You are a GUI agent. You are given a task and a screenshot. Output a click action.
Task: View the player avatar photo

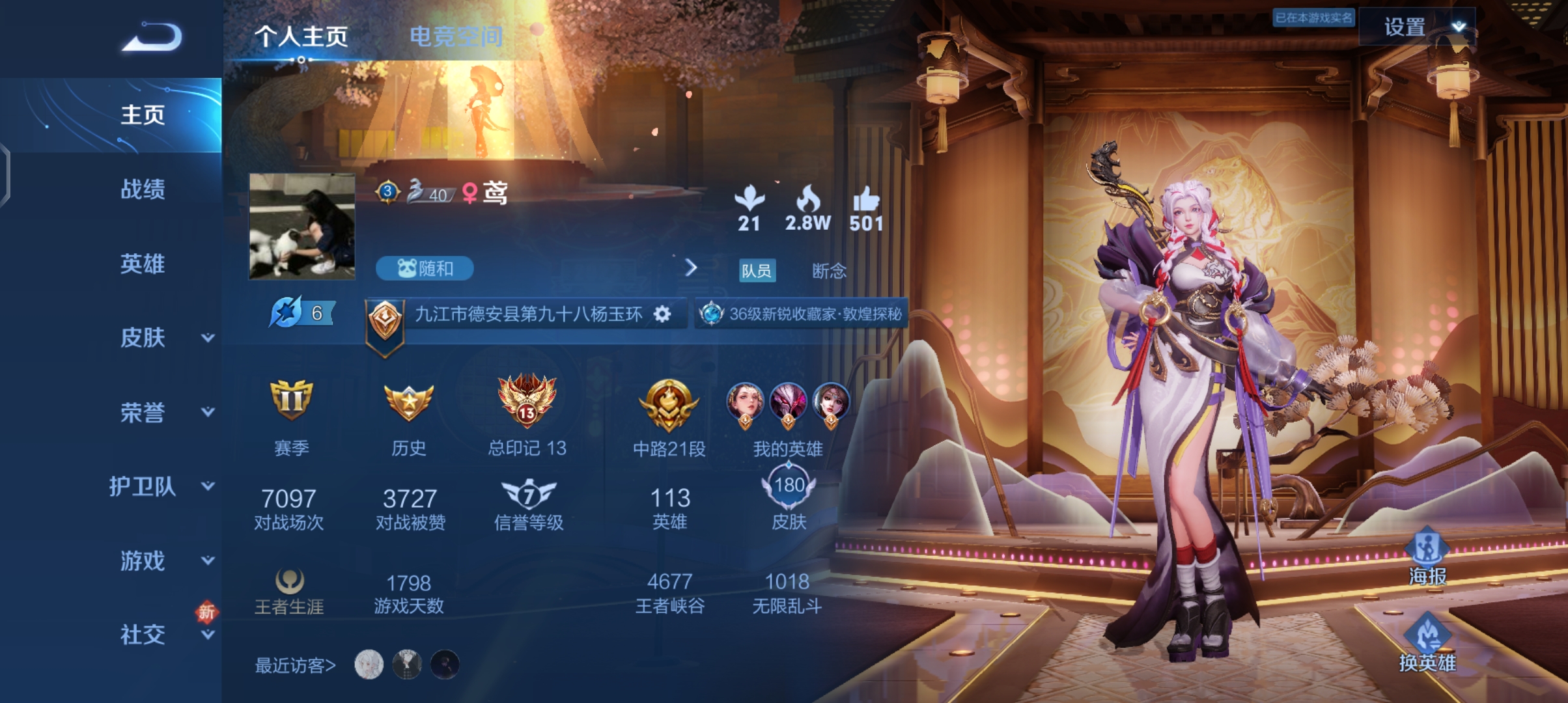tap(302, 227)
